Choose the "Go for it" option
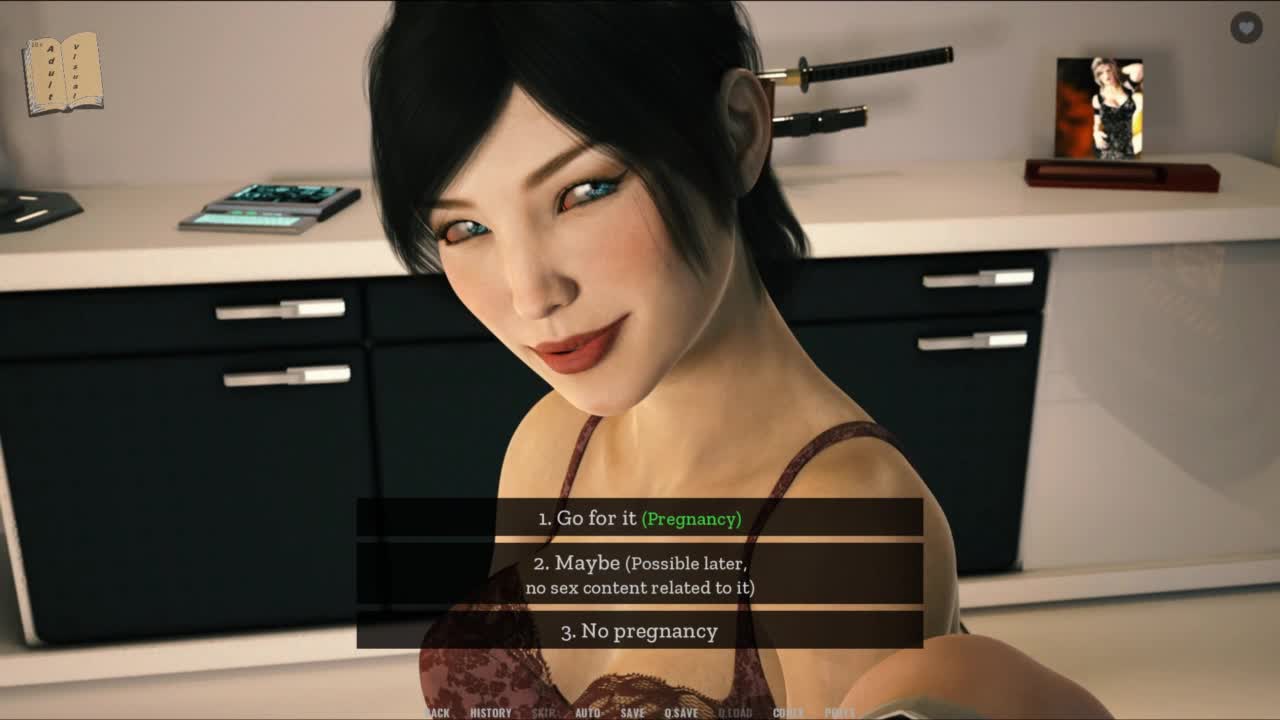The height and width of the screenshot is (720, 1280). (x=639, y=518)
